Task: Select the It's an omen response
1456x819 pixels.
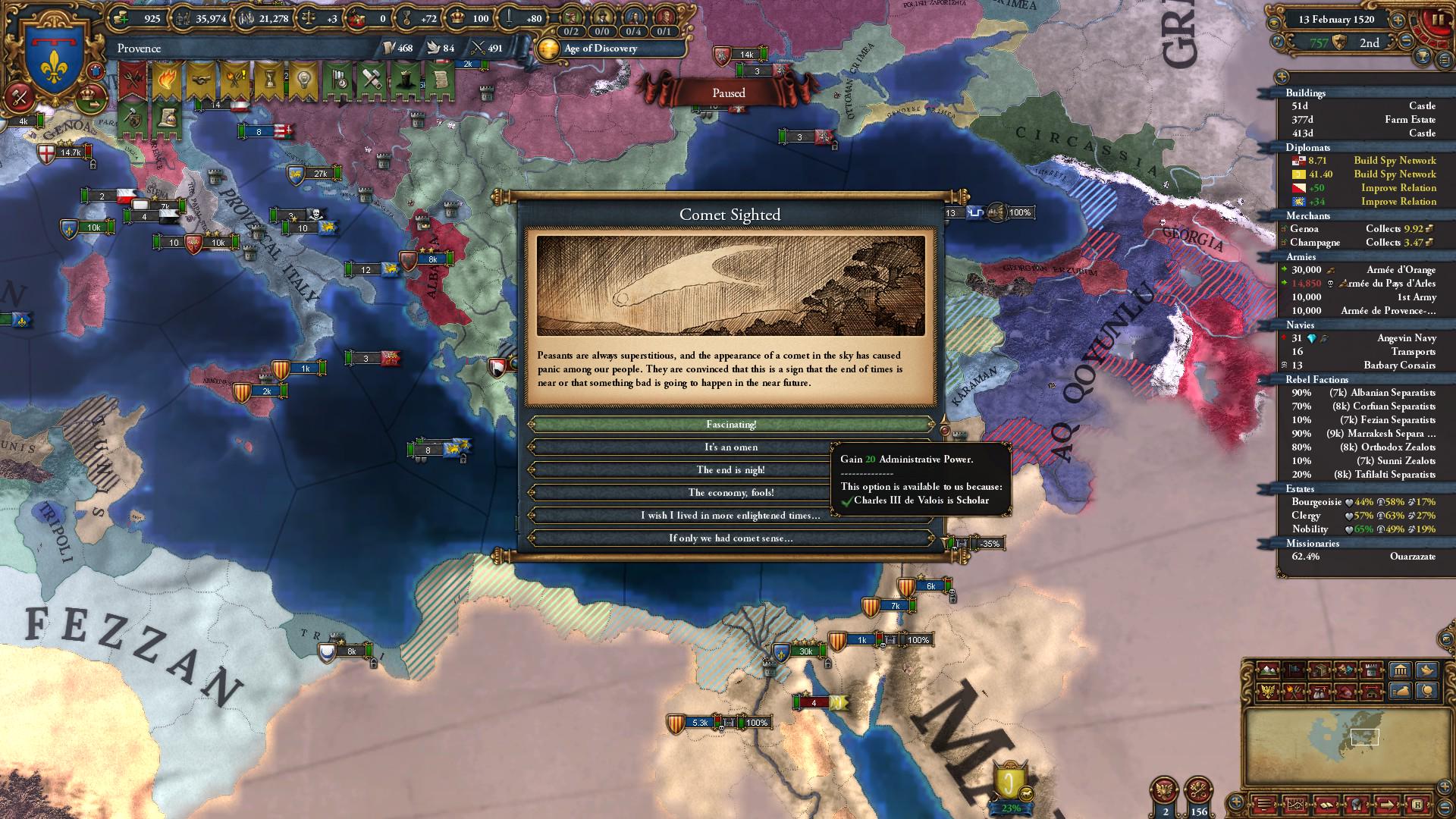Action: (x=732, y=447)
